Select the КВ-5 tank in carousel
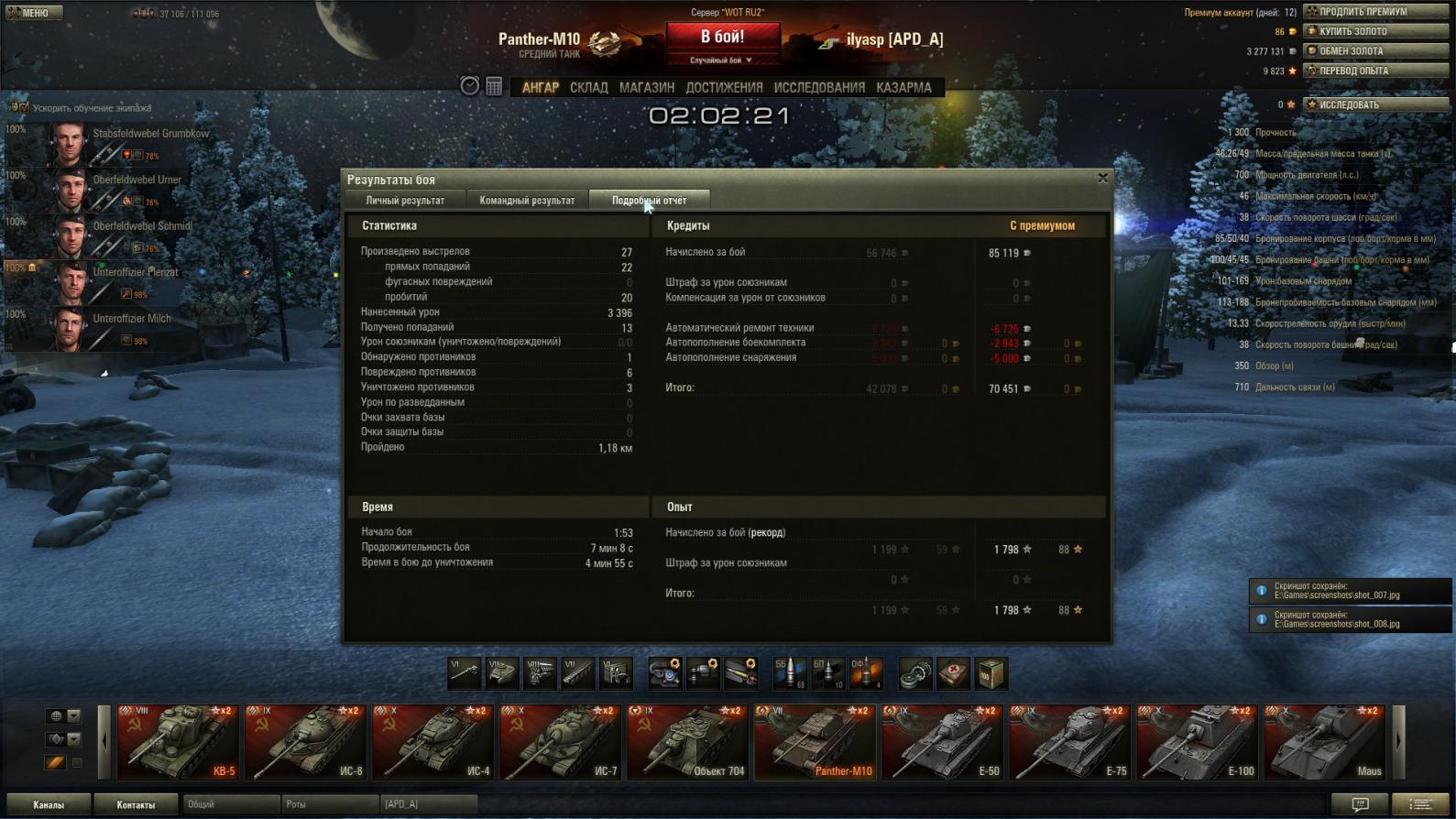The image size is (1456, 819). pos(178,742)
